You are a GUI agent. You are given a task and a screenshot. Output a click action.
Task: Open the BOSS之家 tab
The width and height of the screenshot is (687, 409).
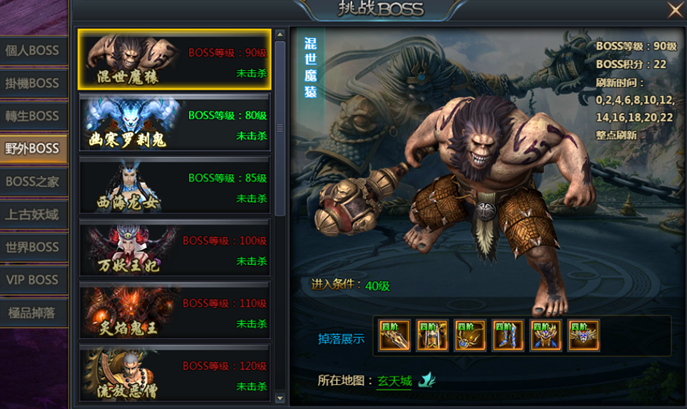pyautogui.click(x=33, y=182)
